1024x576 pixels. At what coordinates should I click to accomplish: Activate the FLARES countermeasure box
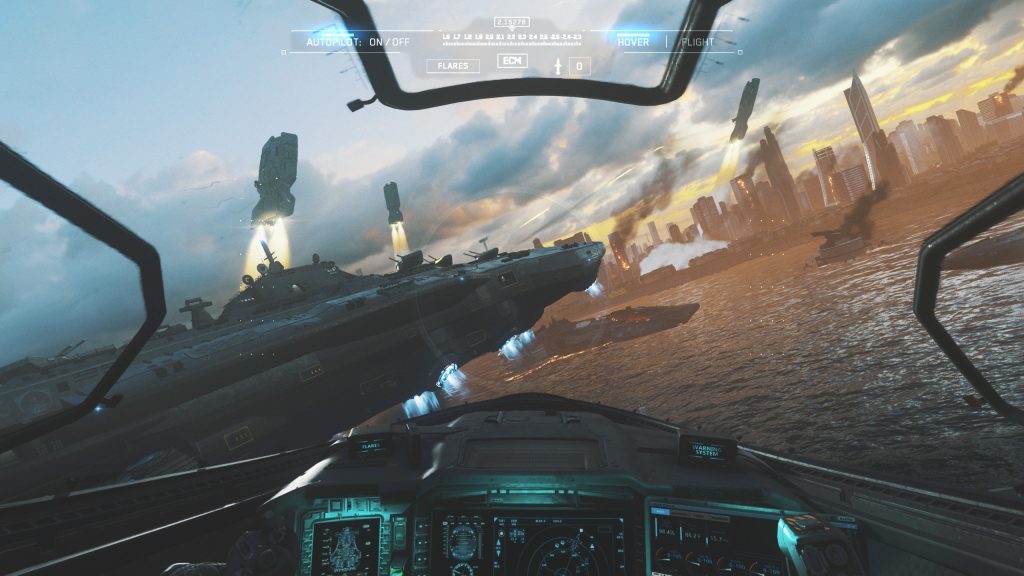pyautogui.click(x=452, y=66)
